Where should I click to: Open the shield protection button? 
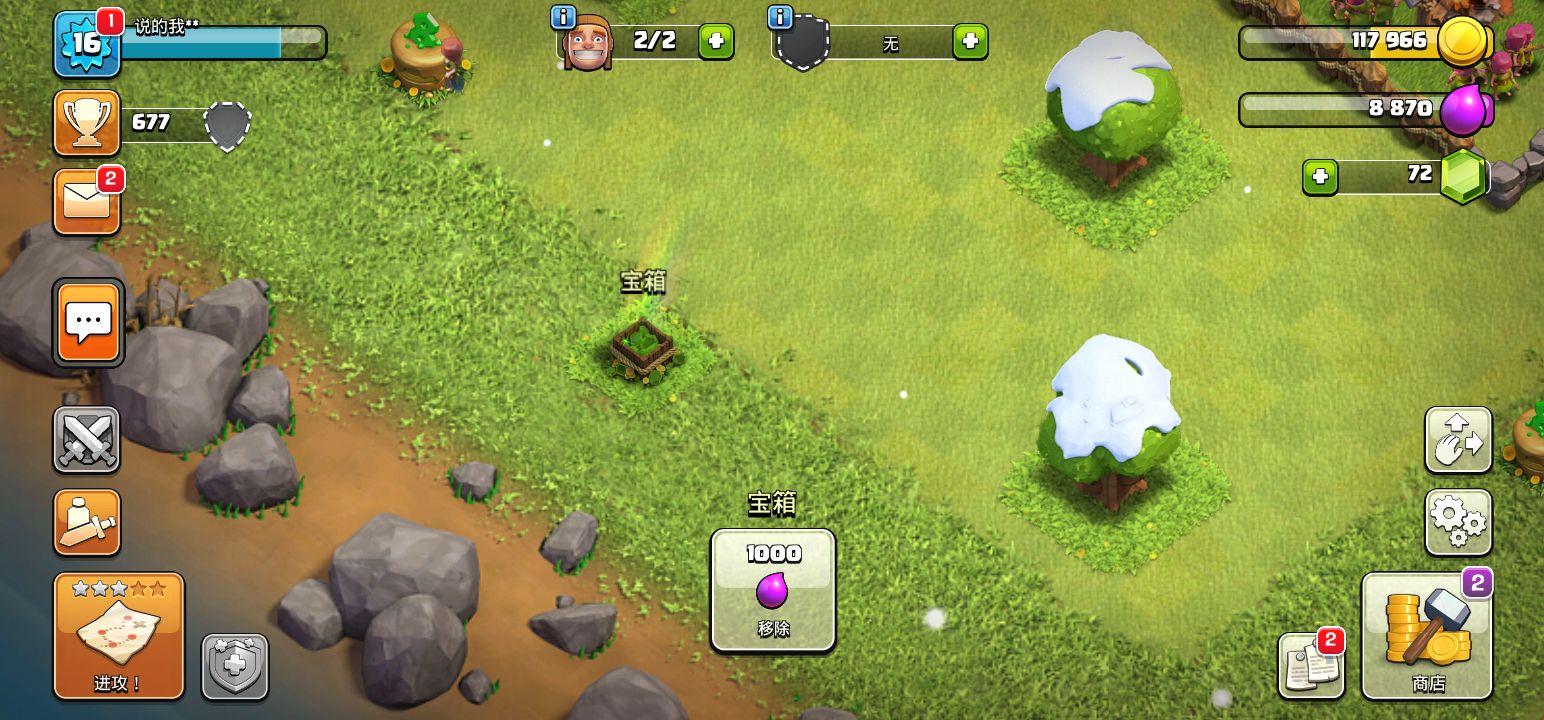[235, 666]
